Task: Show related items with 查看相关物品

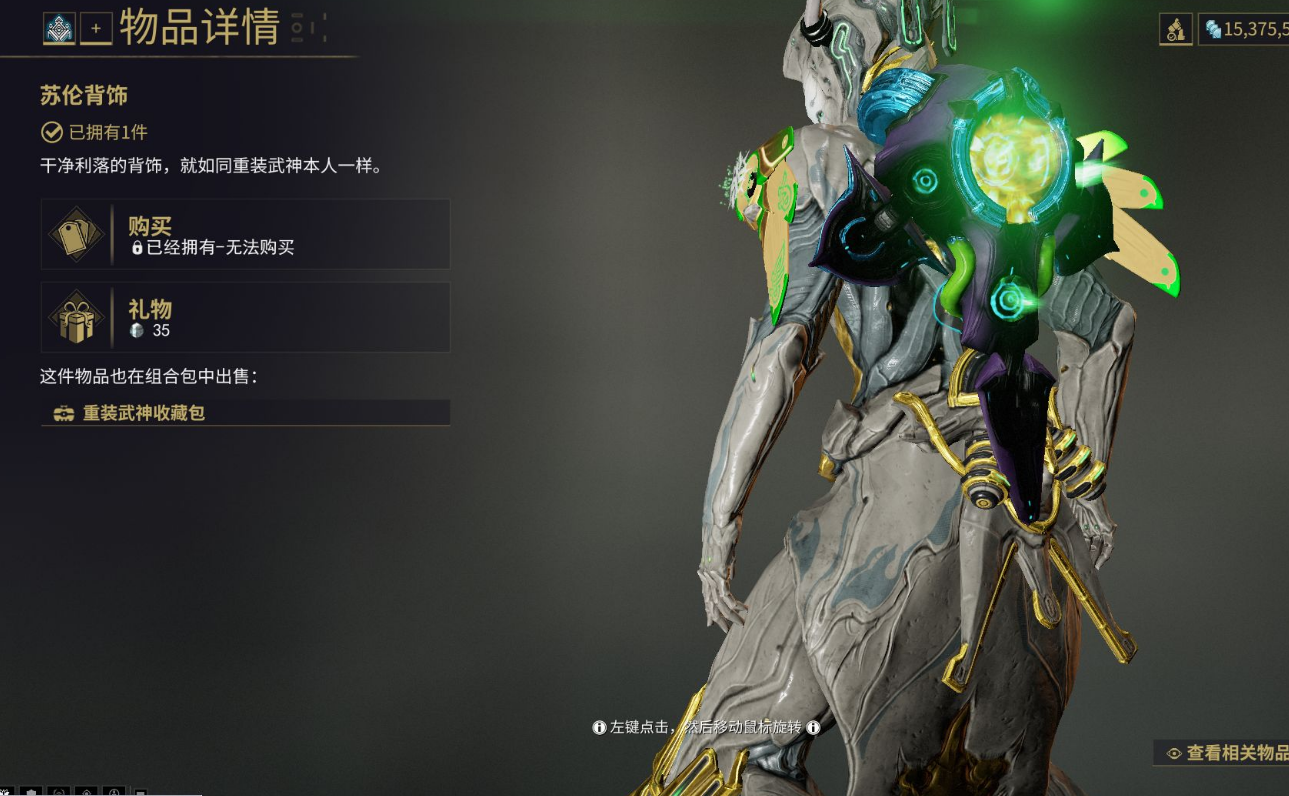Action: 1227,753
